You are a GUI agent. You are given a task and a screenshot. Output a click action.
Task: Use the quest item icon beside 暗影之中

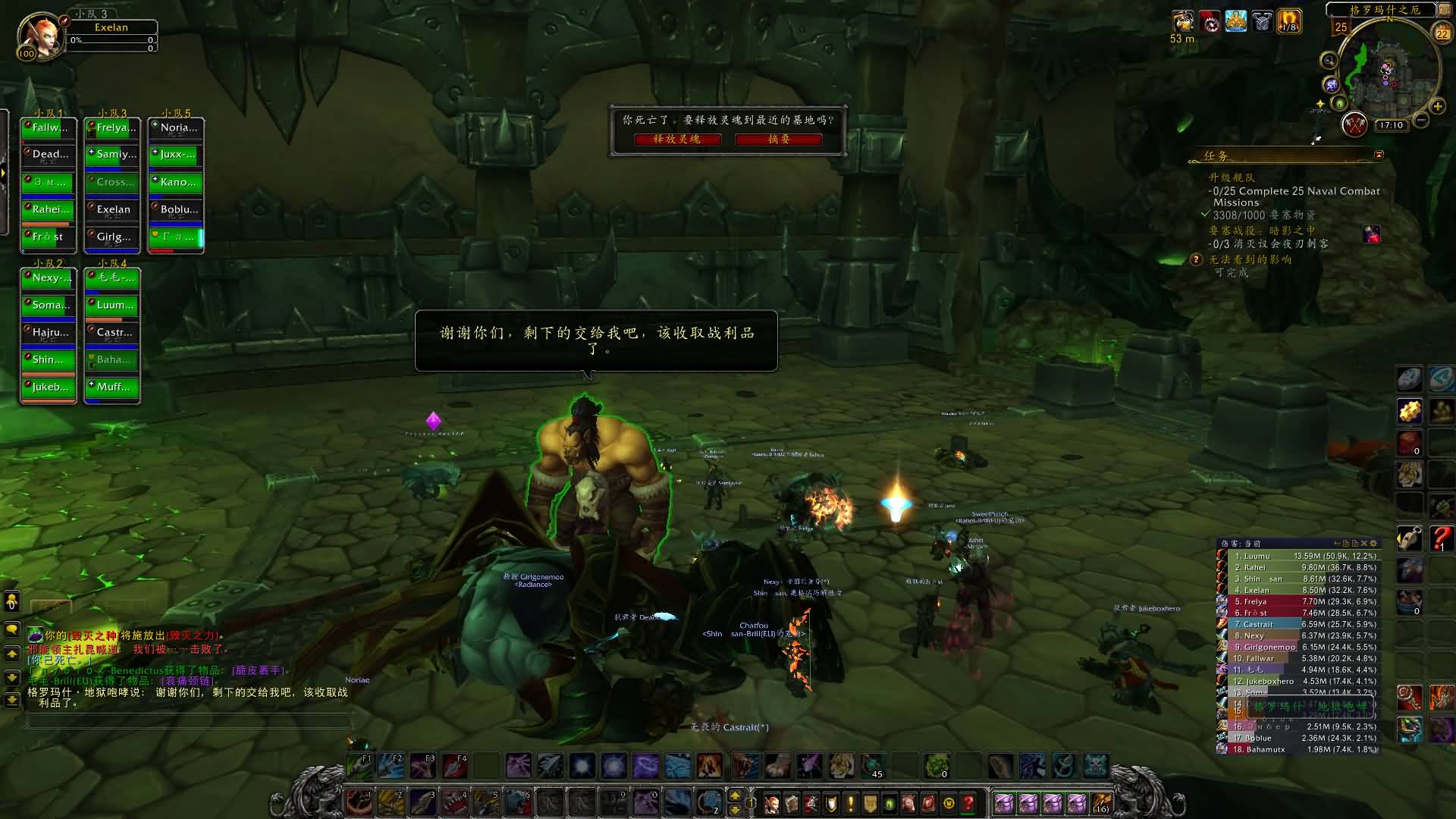click(x=1372, y=234)
